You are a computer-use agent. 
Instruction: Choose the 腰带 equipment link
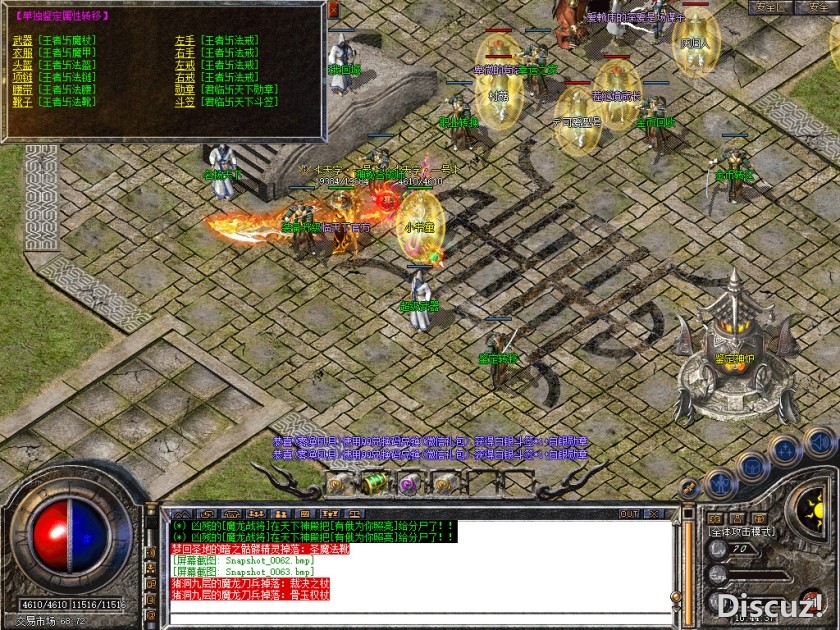click(22, 88)
